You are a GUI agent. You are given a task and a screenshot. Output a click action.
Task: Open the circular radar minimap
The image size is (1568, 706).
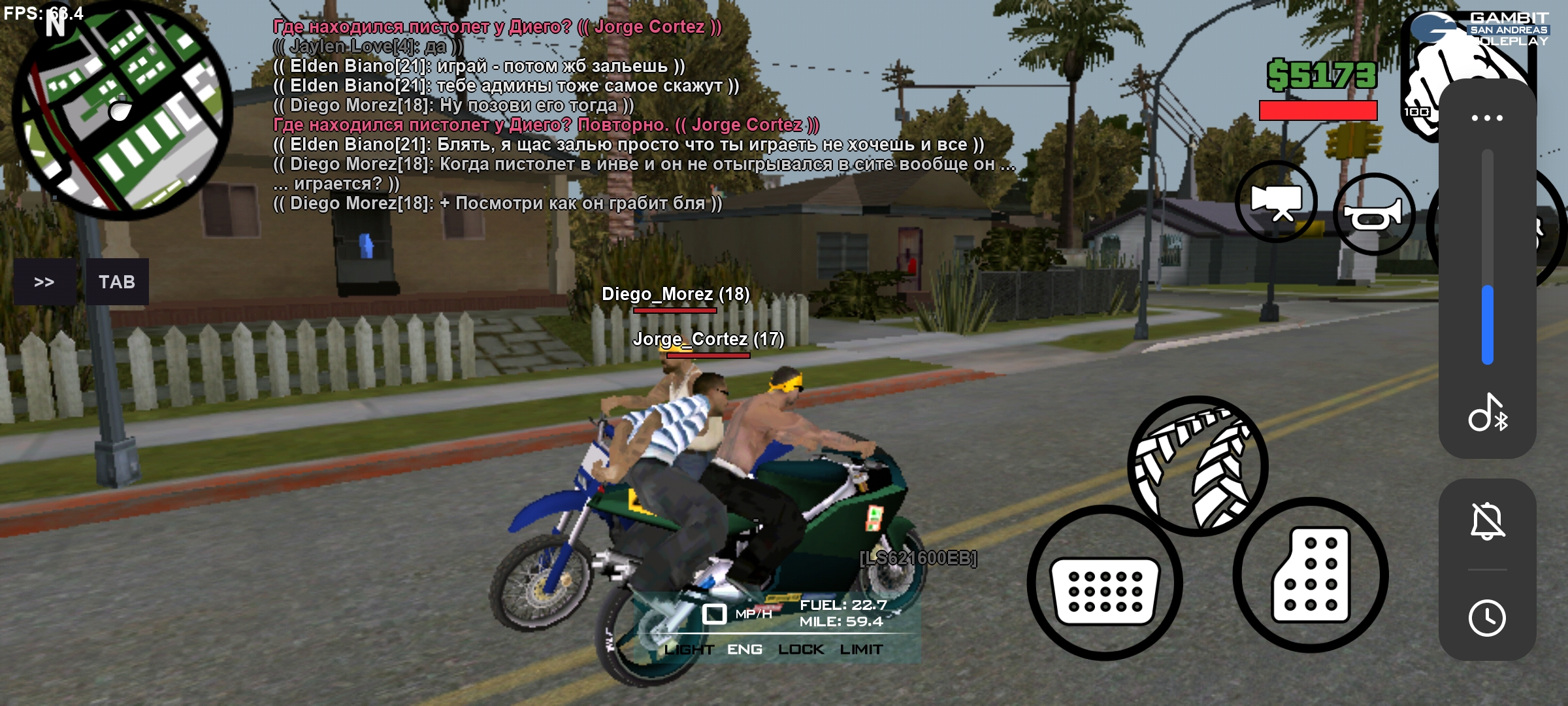click(x=122, y=111)
